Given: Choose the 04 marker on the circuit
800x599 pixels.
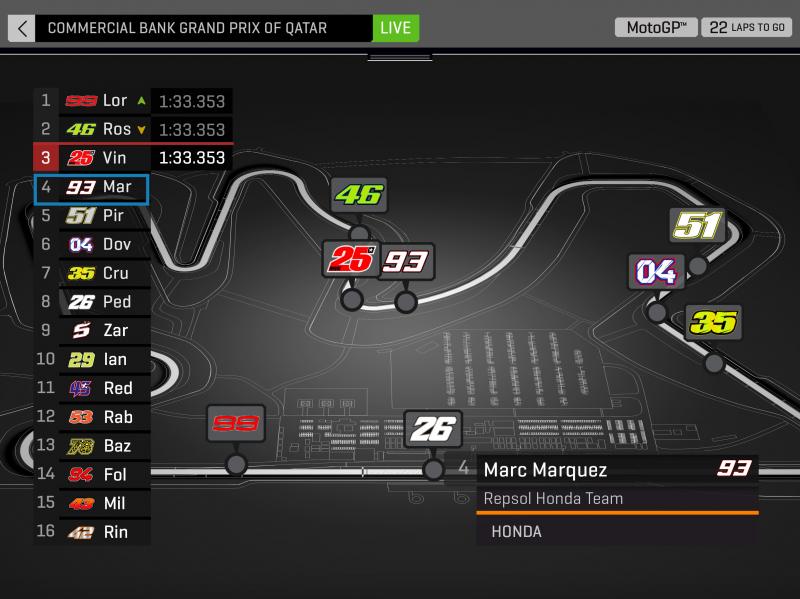Looking at the screenshot, I should (656, 271).
